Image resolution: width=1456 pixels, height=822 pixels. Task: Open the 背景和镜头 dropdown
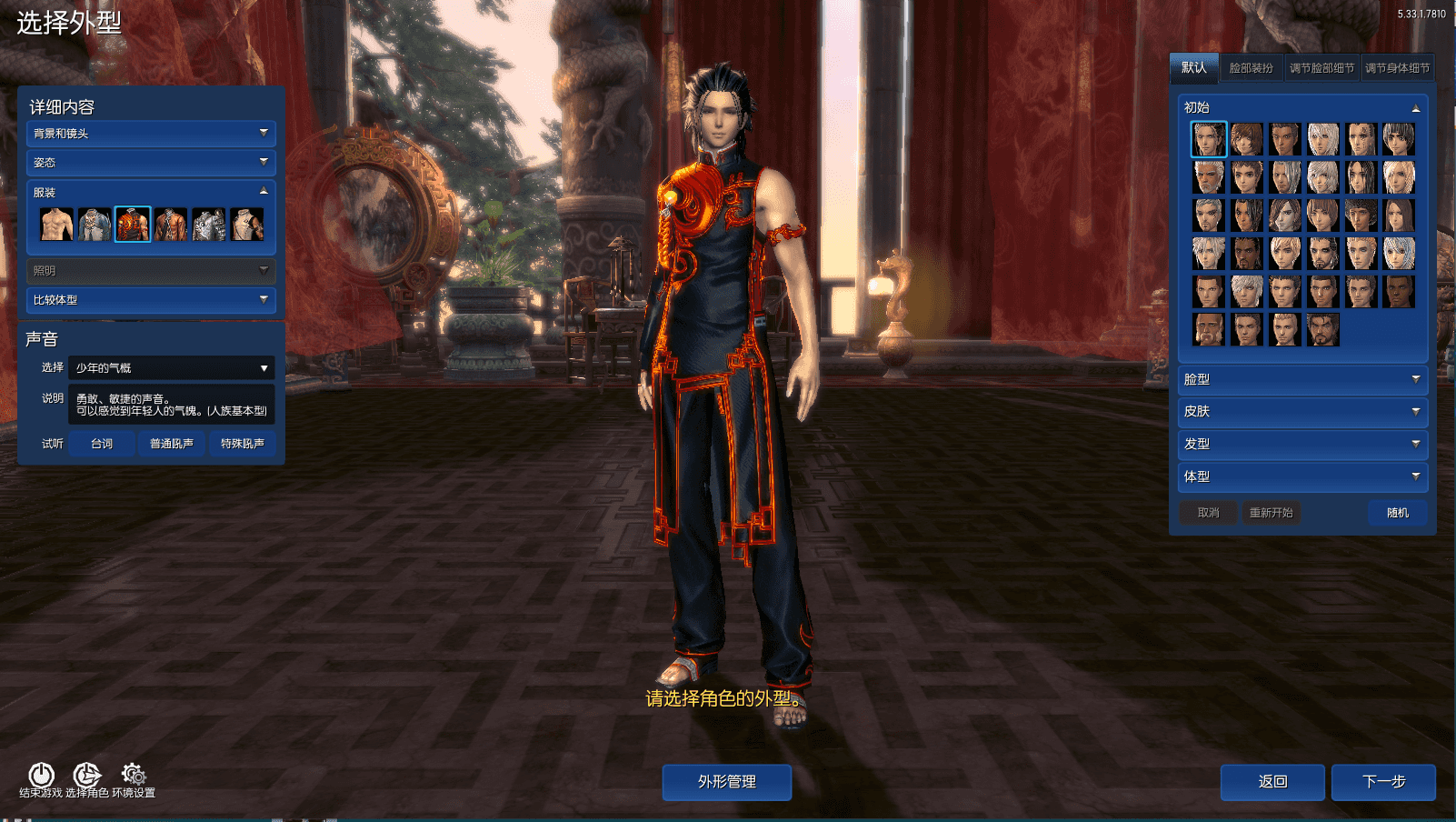click(x=150, y=134)
